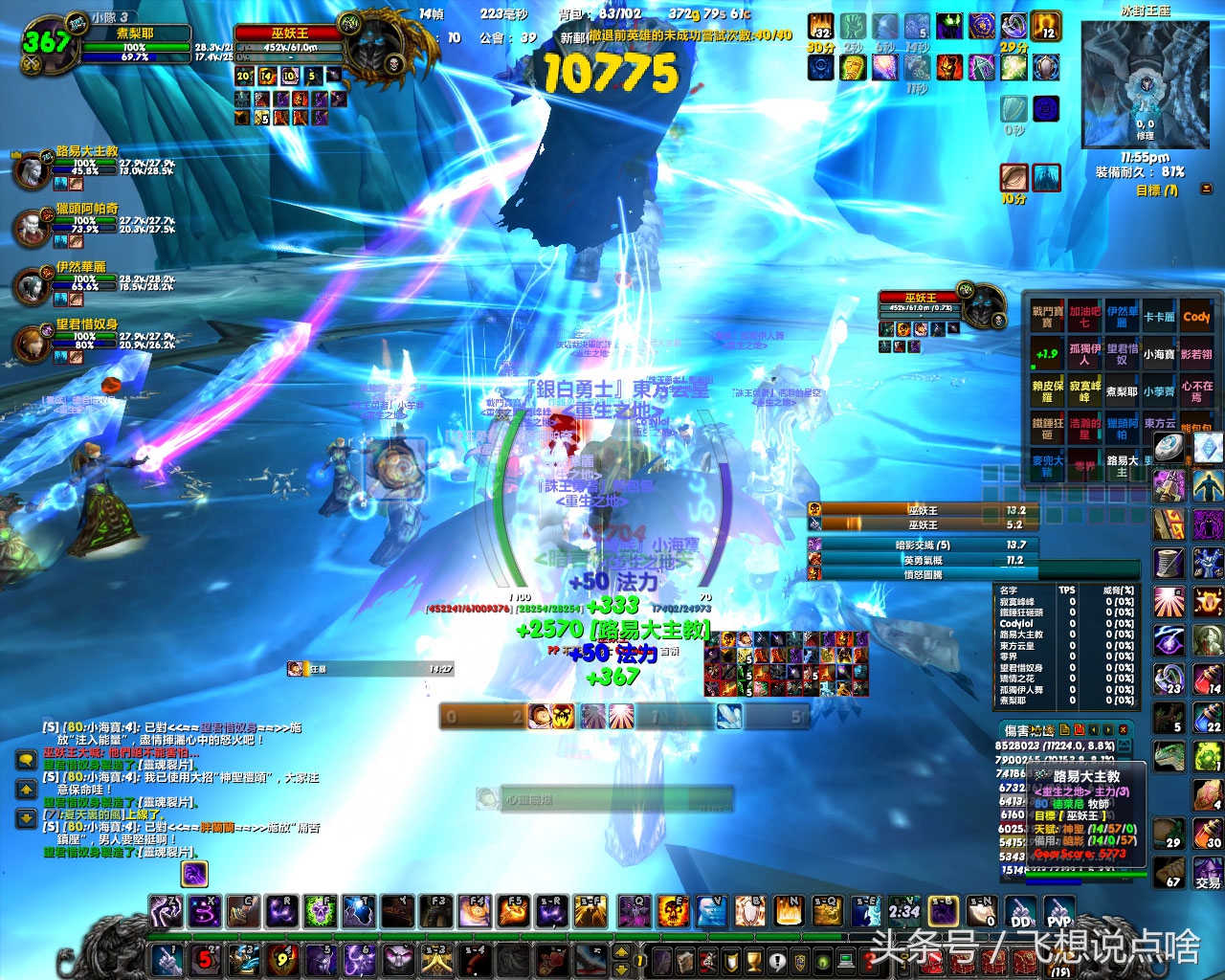Click the PVP macro button

(x=1059, y=913)
